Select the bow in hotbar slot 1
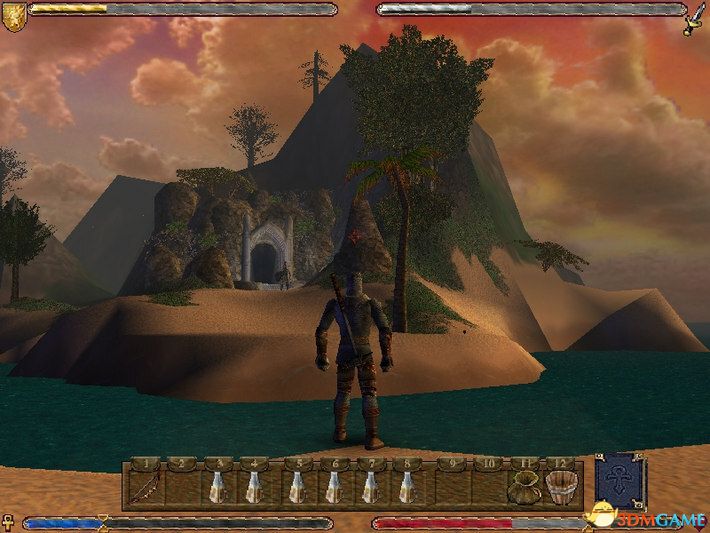The height and width of the screenshot is (533, 710). point(145,487)
